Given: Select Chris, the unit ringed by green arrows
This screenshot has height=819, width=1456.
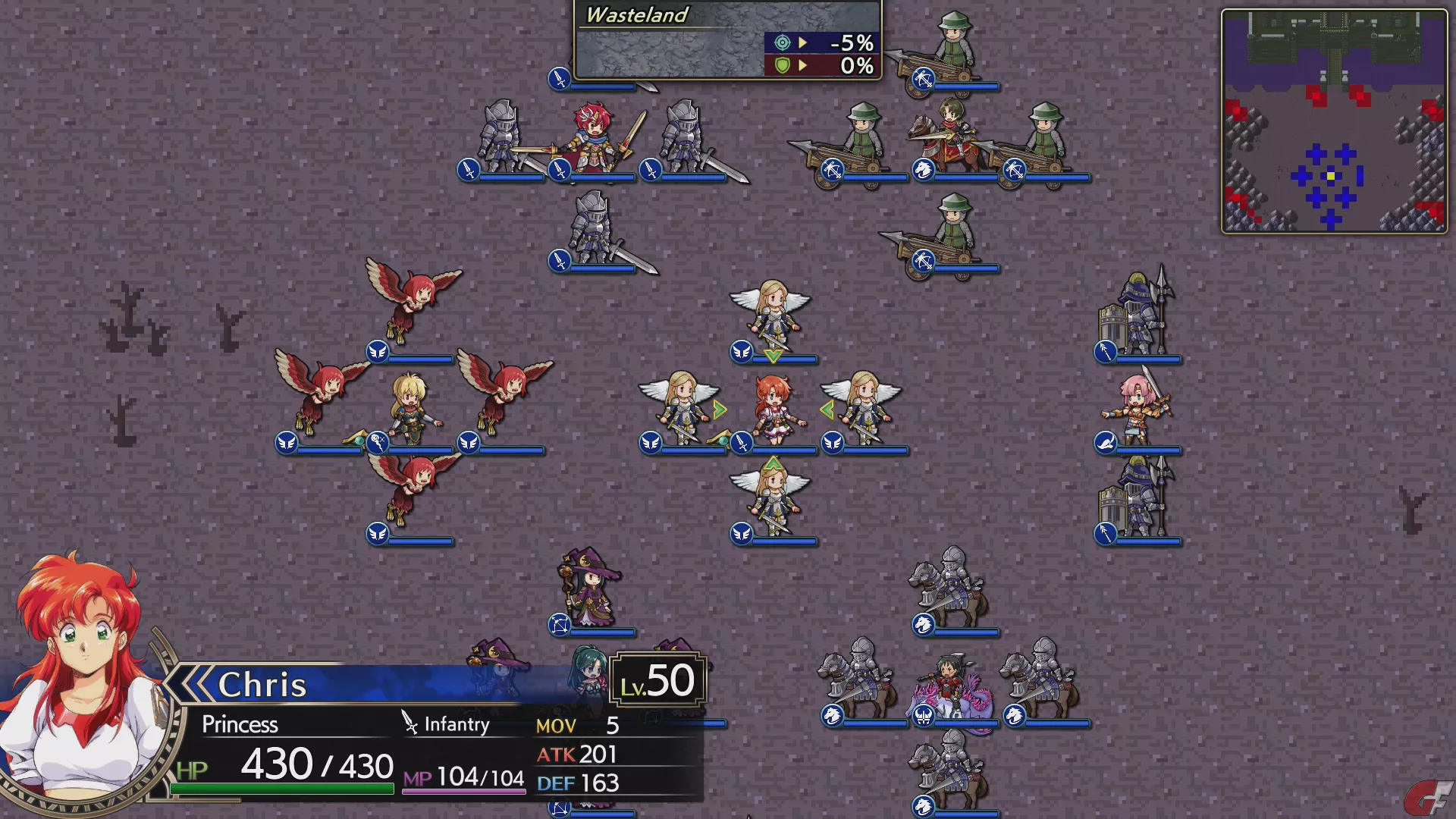Looking at the screenshot, I should point(773,410).
